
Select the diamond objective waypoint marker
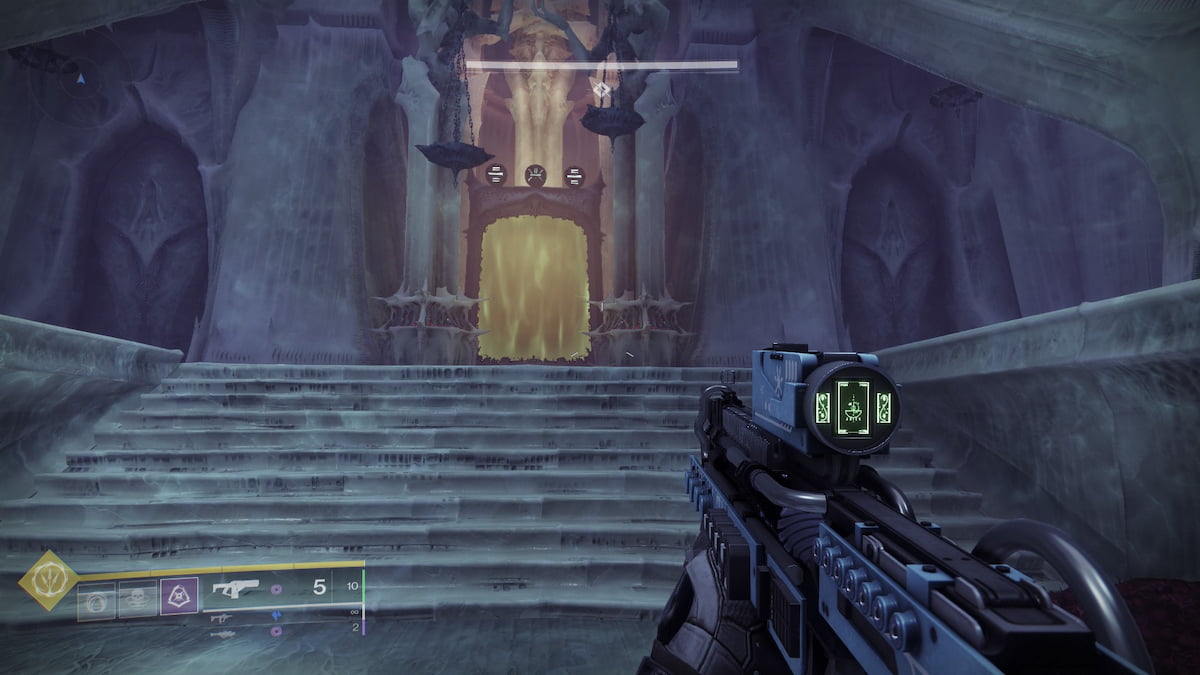pos(601,90)
